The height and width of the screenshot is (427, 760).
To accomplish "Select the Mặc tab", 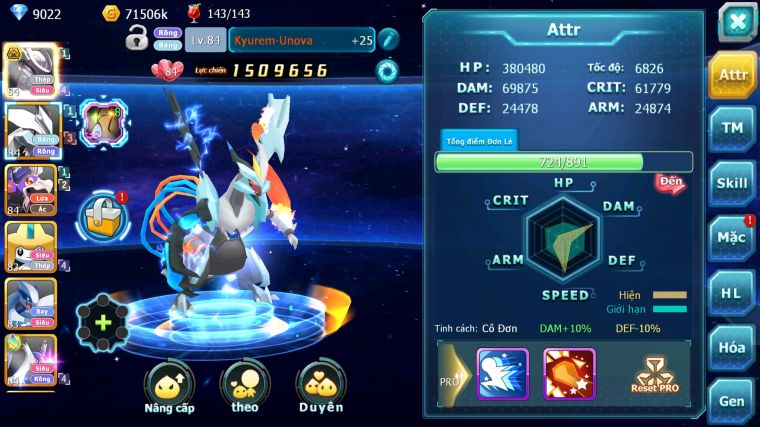I will pyautogui.click(x=733, y=238).
